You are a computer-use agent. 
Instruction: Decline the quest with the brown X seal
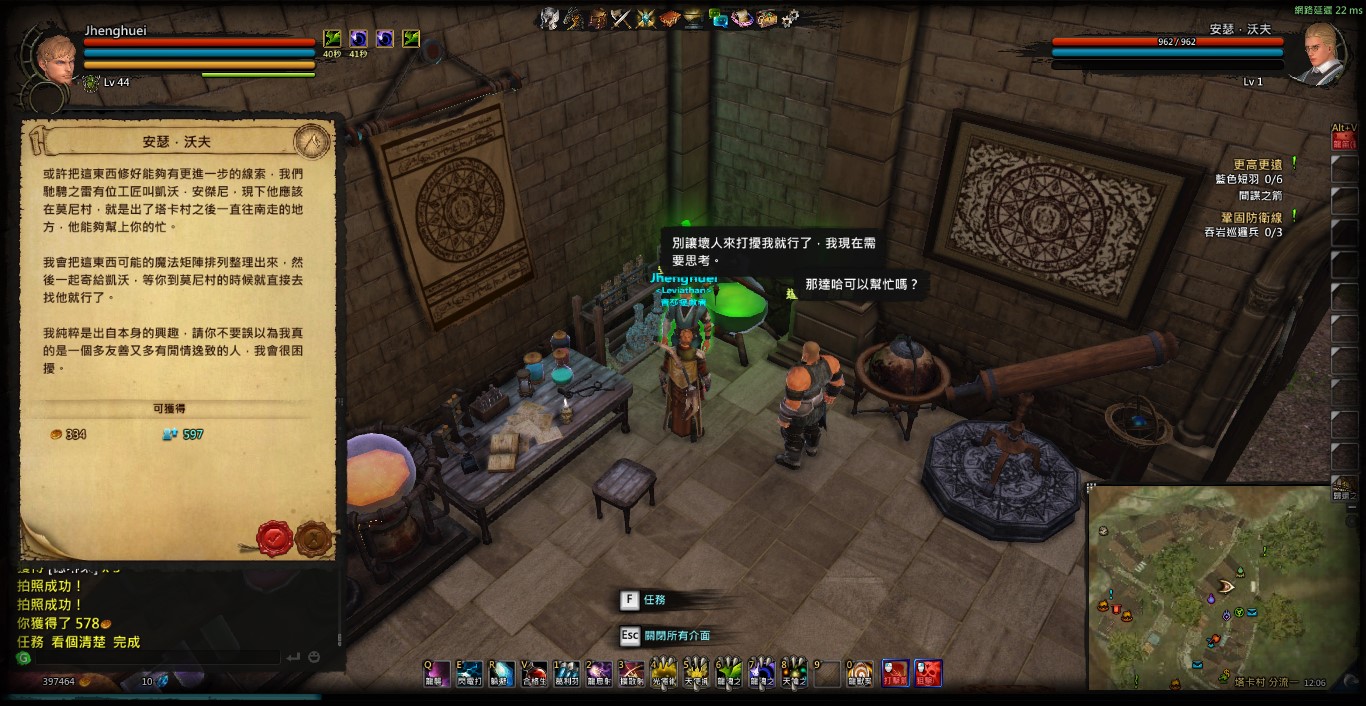coord(313,538)
